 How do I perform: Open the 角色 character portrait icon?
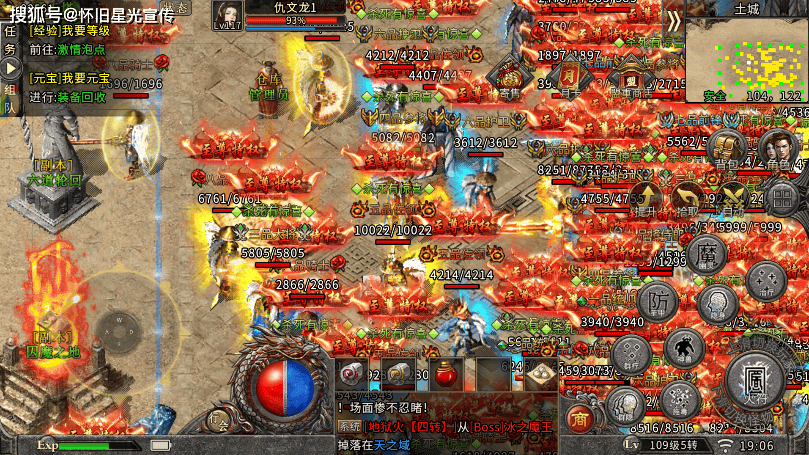(778, 150)
